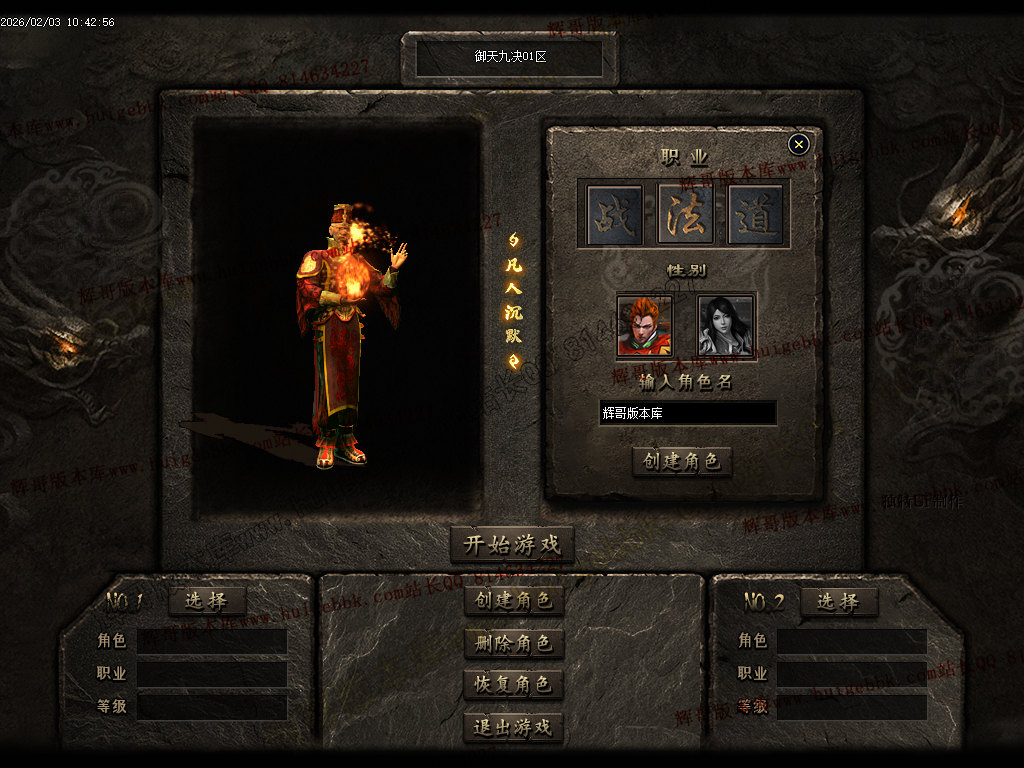Choose the 道 taoist class
The height and width of the screenshot is (768, 1024).
pos(756,215)
